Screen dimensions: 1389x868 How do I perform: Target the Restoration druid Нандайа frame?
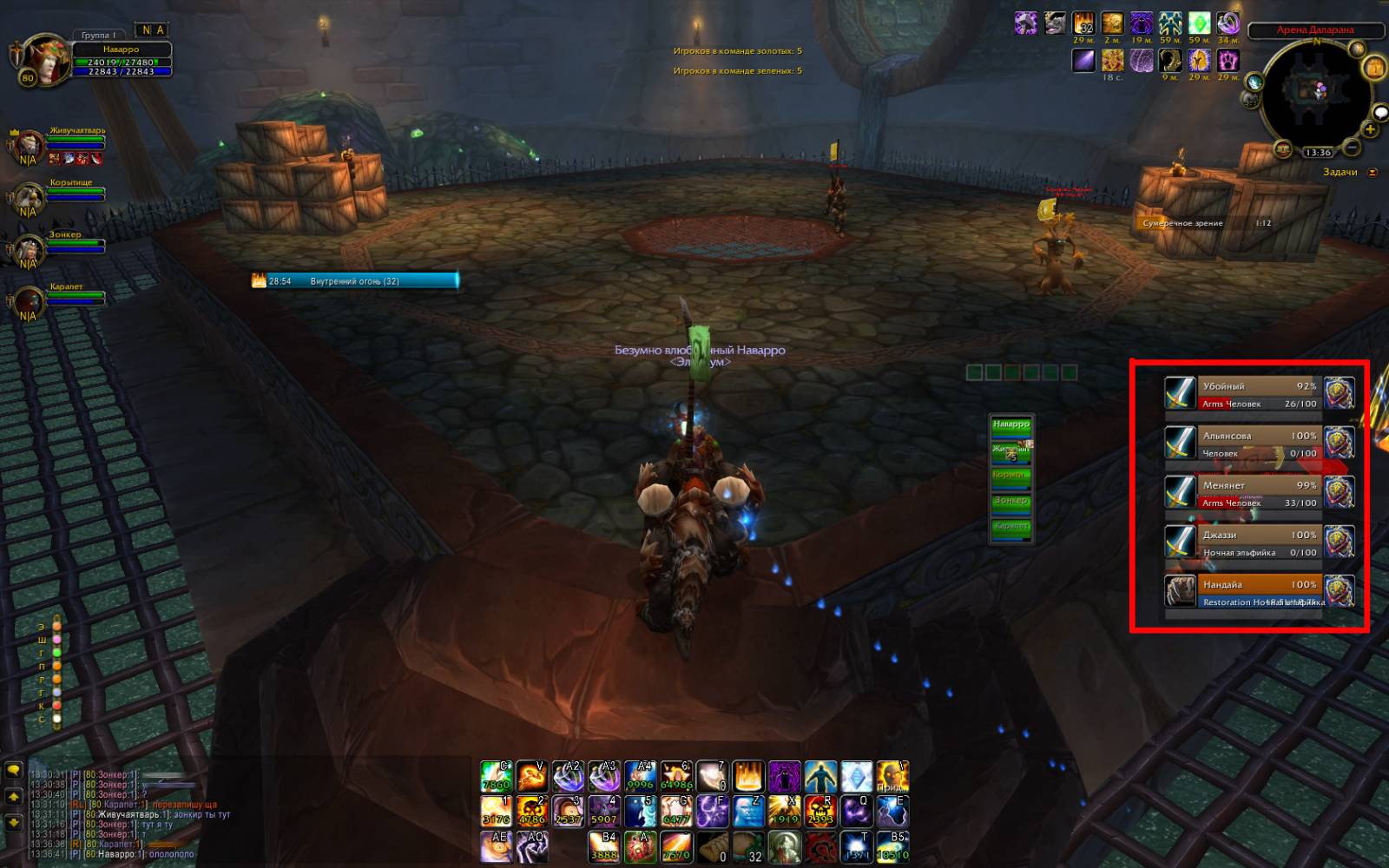click(x=1259, y=592)
